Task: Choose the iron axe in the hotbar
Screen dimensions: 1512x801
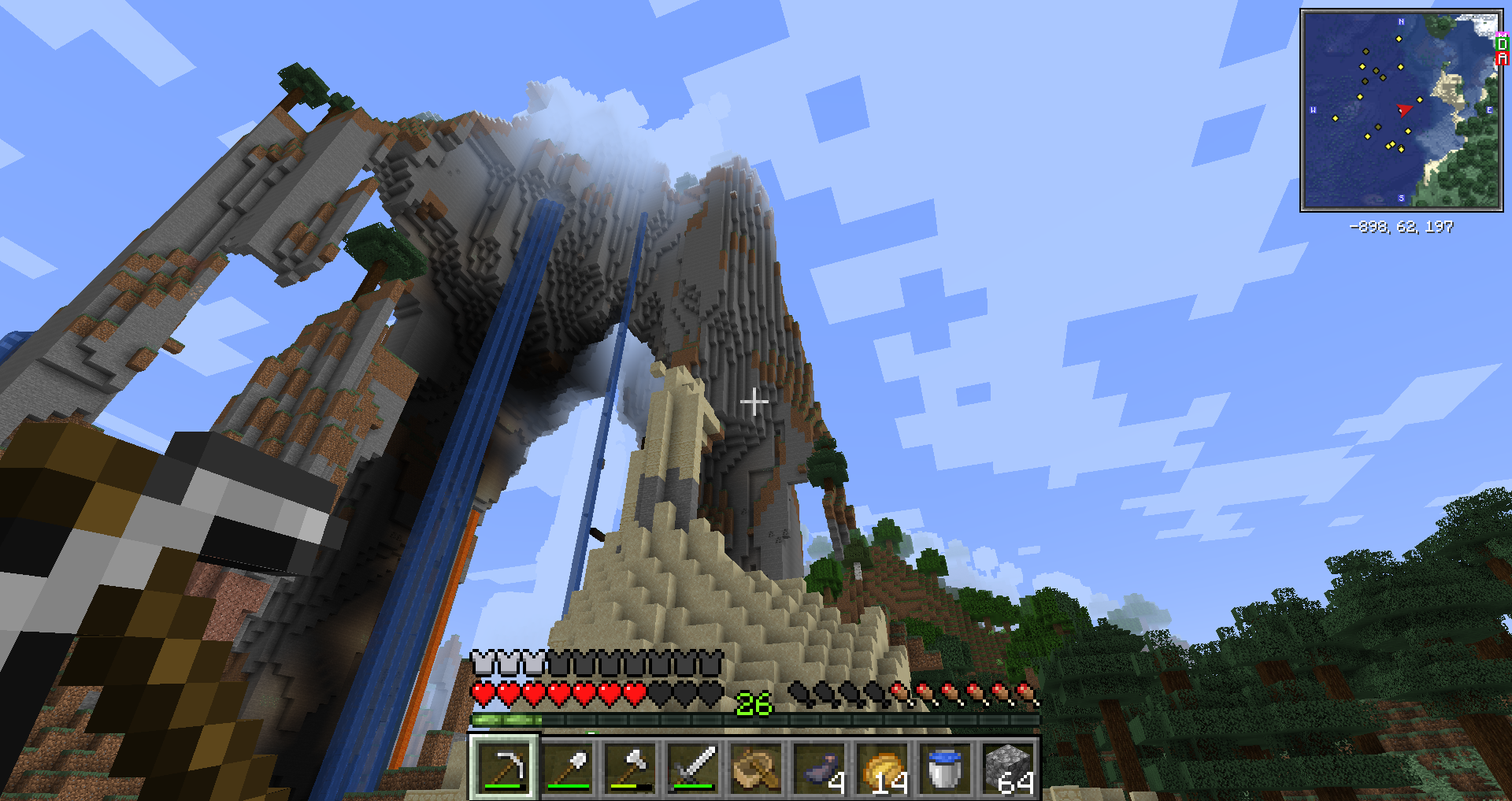Action: click(631, 767)
